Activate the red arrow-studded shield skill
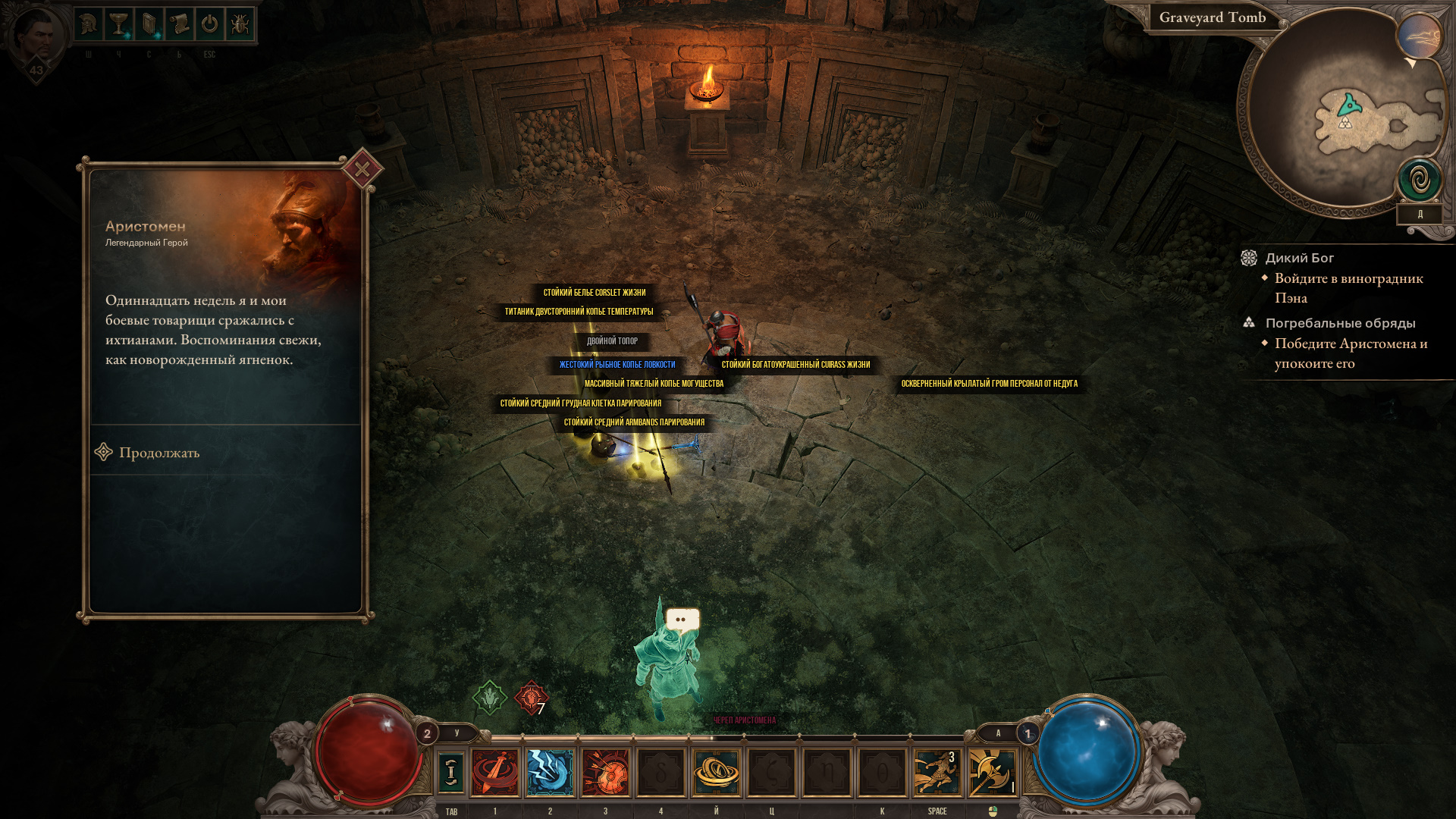 606,772
